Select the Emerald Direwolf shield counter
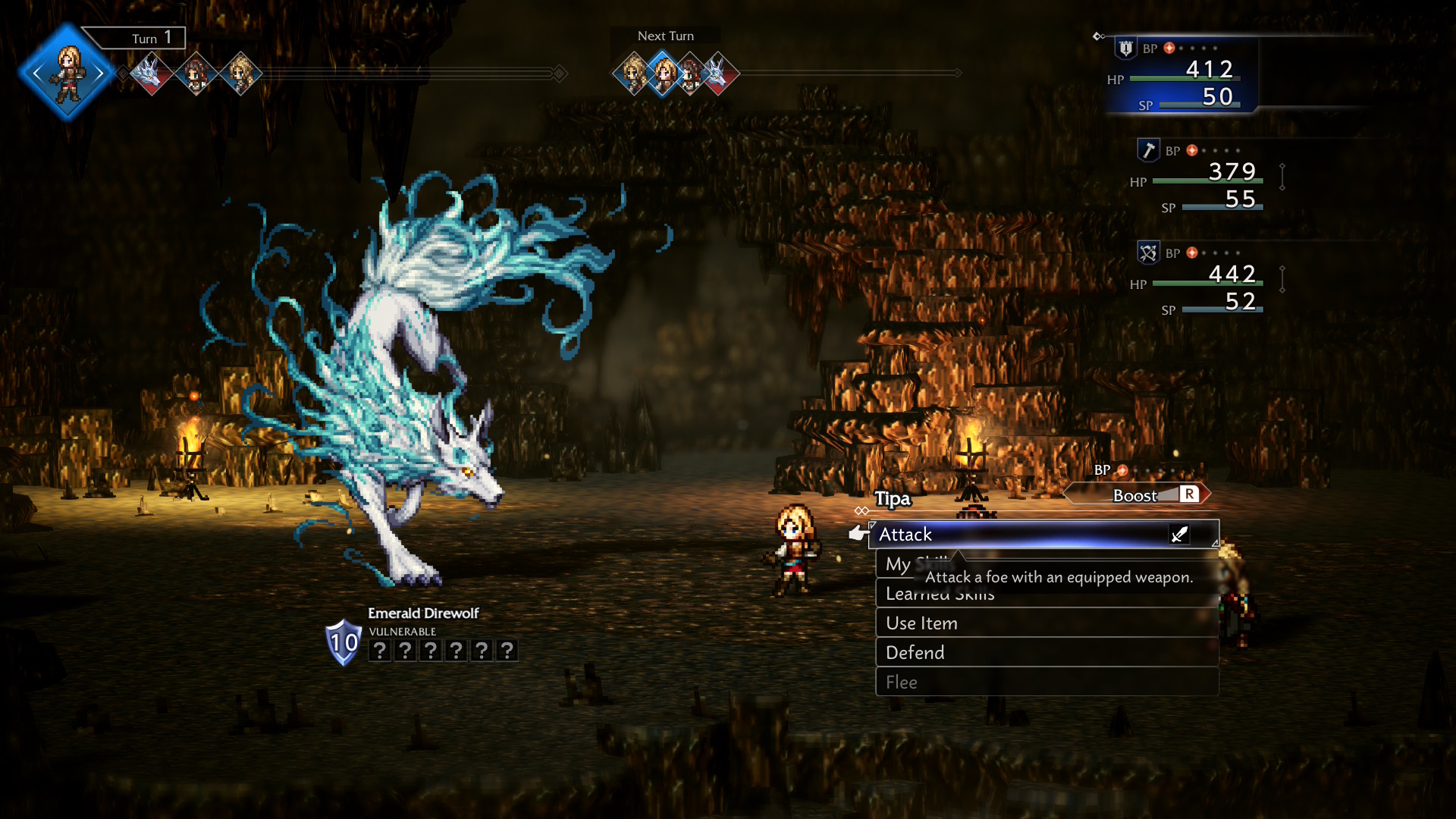 (343, 642)
